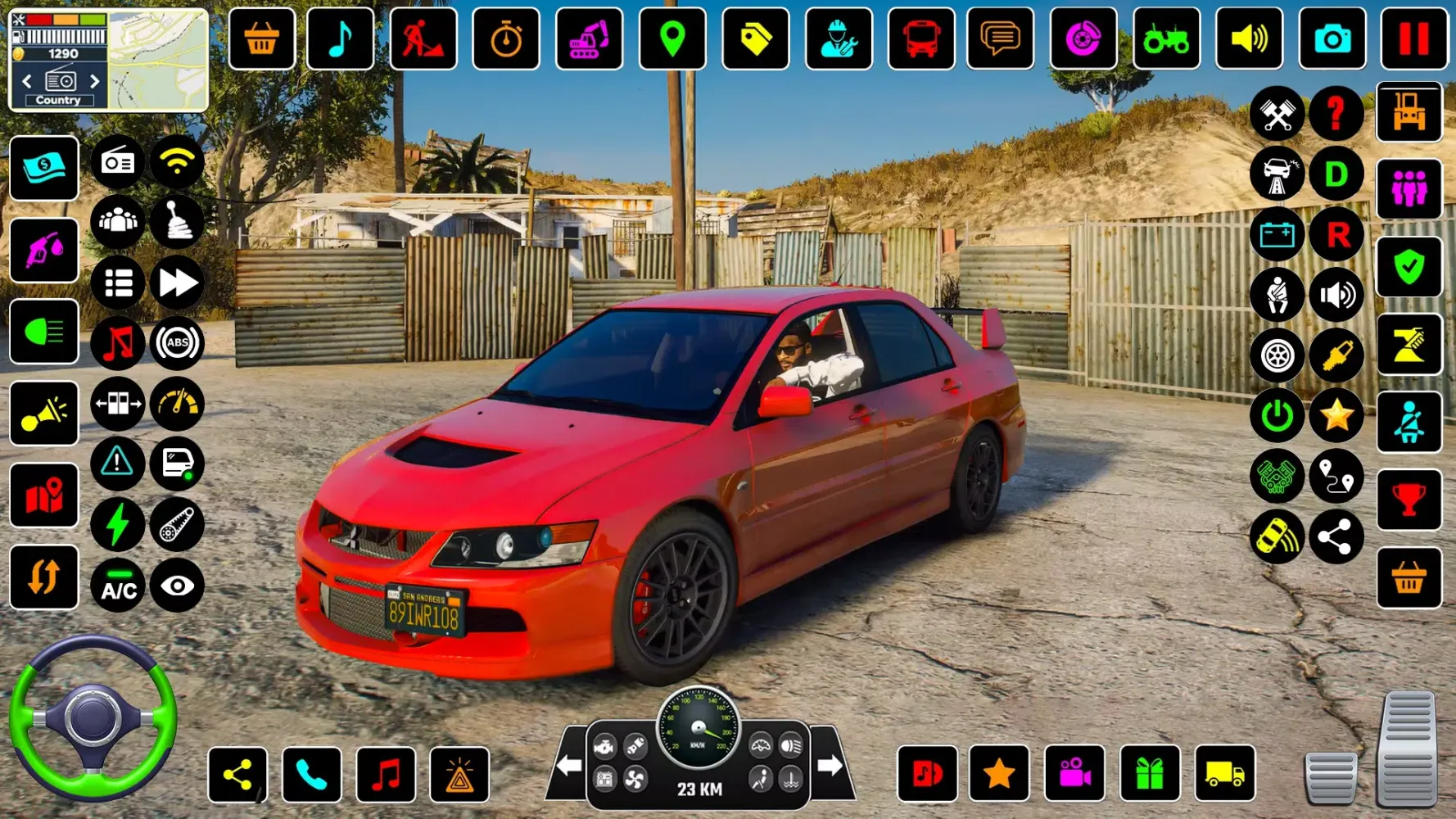Image resolution: width=1456 pixels, height=819 pixels.
Task: Tap the blue phone icon
Action: pyautogui.click(x=311, y=774)
